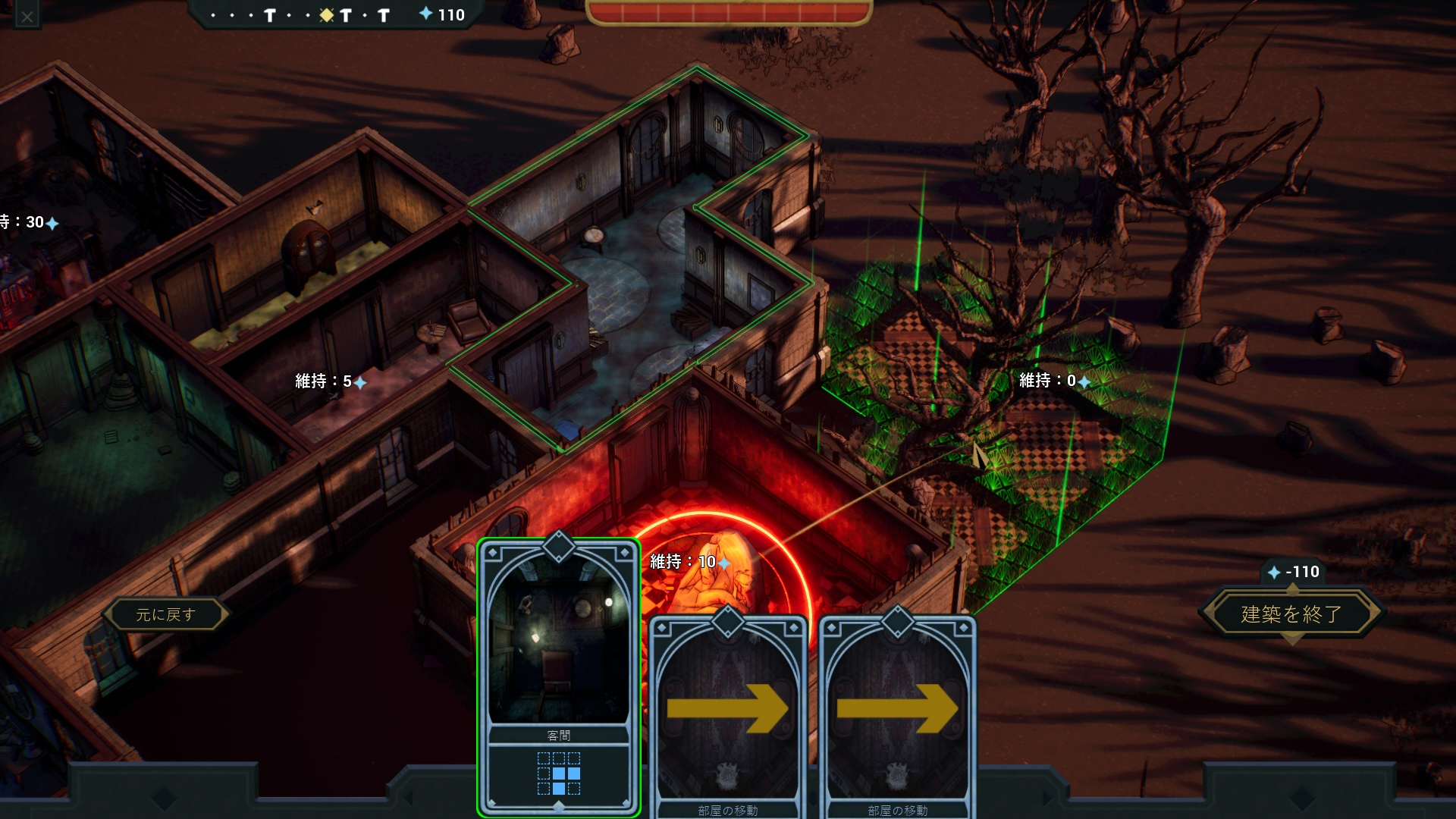The height and width of the screenshot is (819, 1456).
Task: Select the 客間 room card
Action: point(559,675)
